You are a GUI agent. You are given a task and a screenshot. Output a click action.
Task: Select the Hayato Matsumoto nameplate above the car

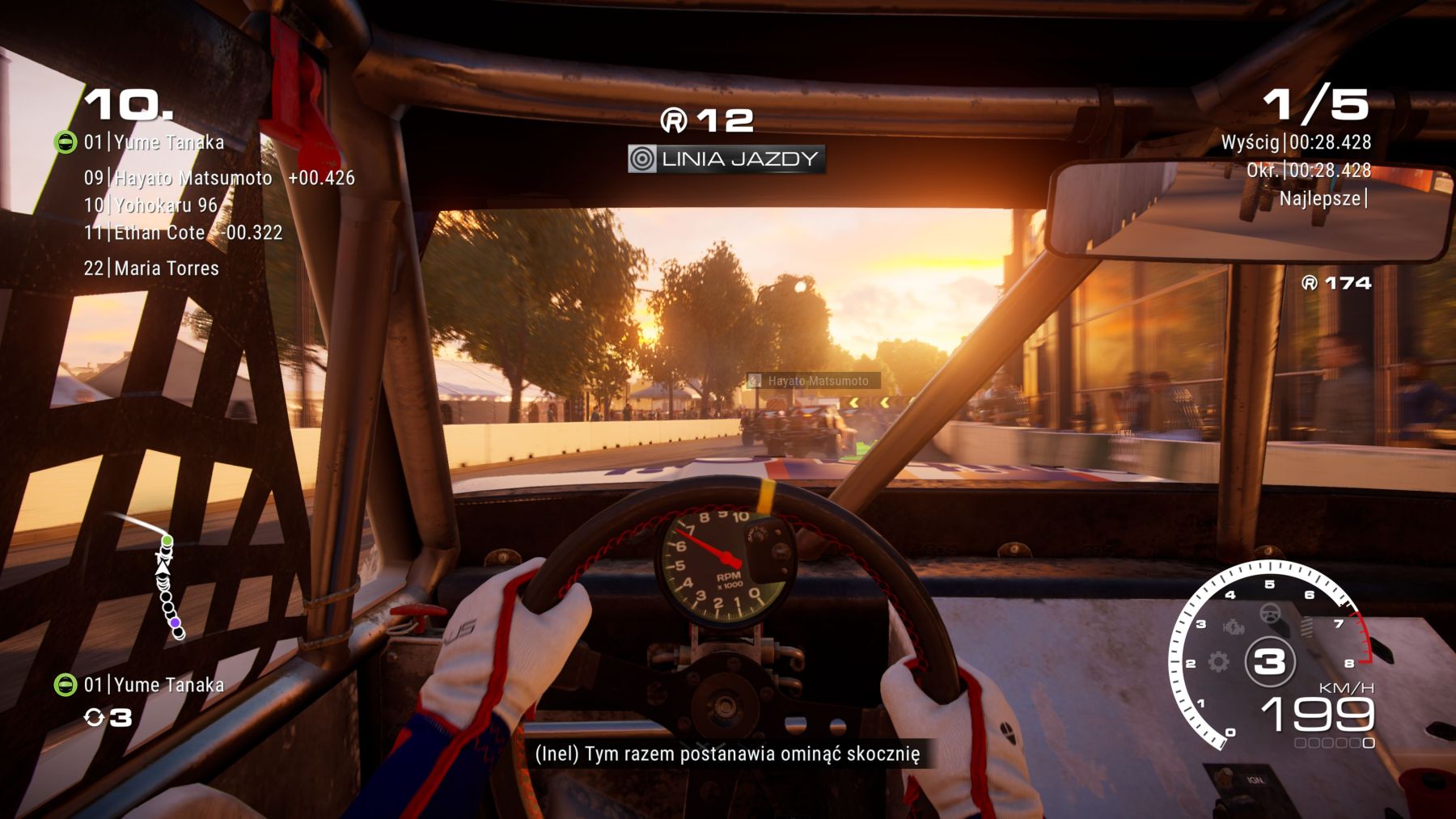[813, 381]
